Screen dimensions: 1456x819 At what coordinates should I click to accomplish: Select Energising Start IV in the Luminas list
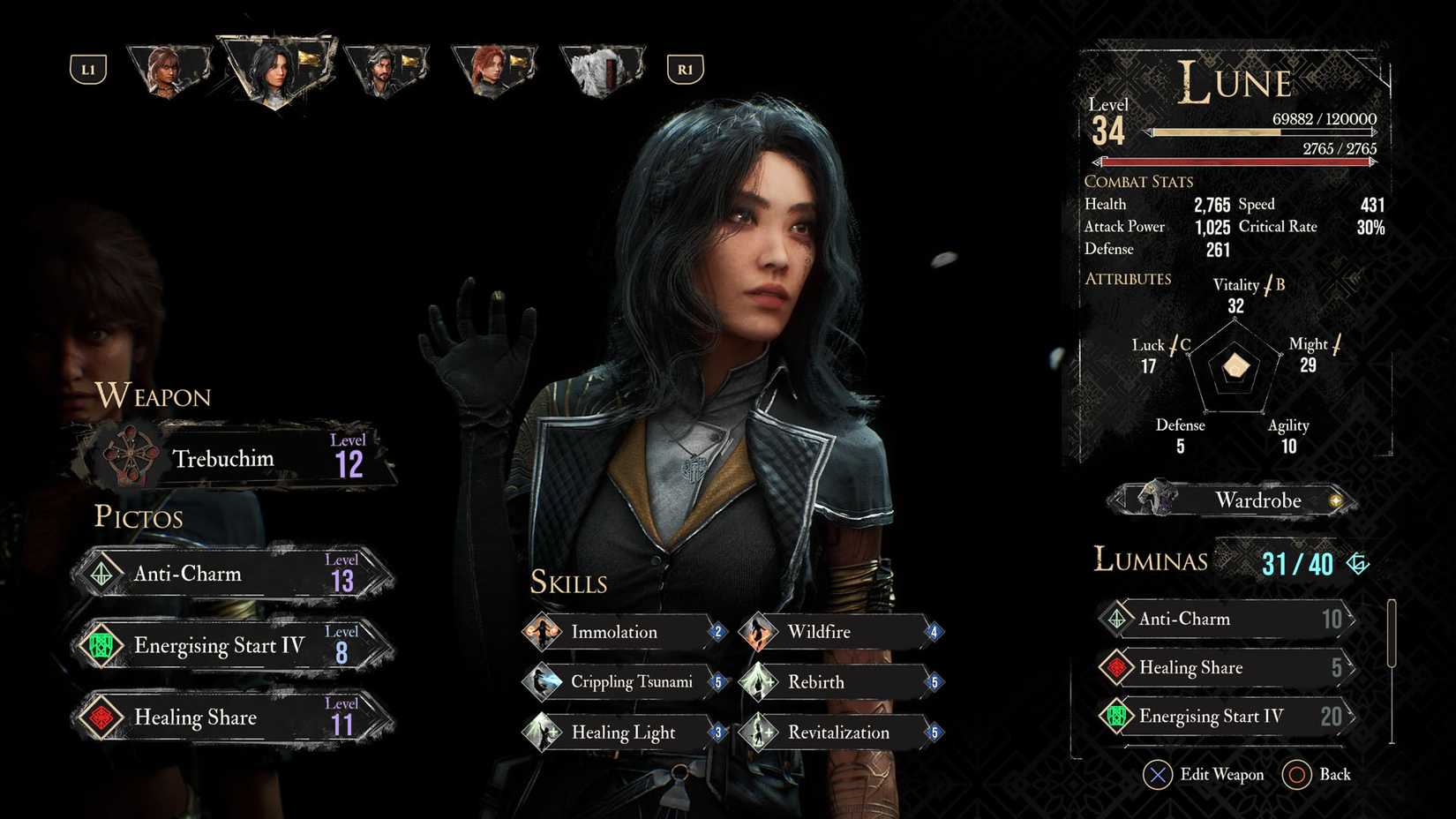pyautogui.click(x=1227, y=716)
